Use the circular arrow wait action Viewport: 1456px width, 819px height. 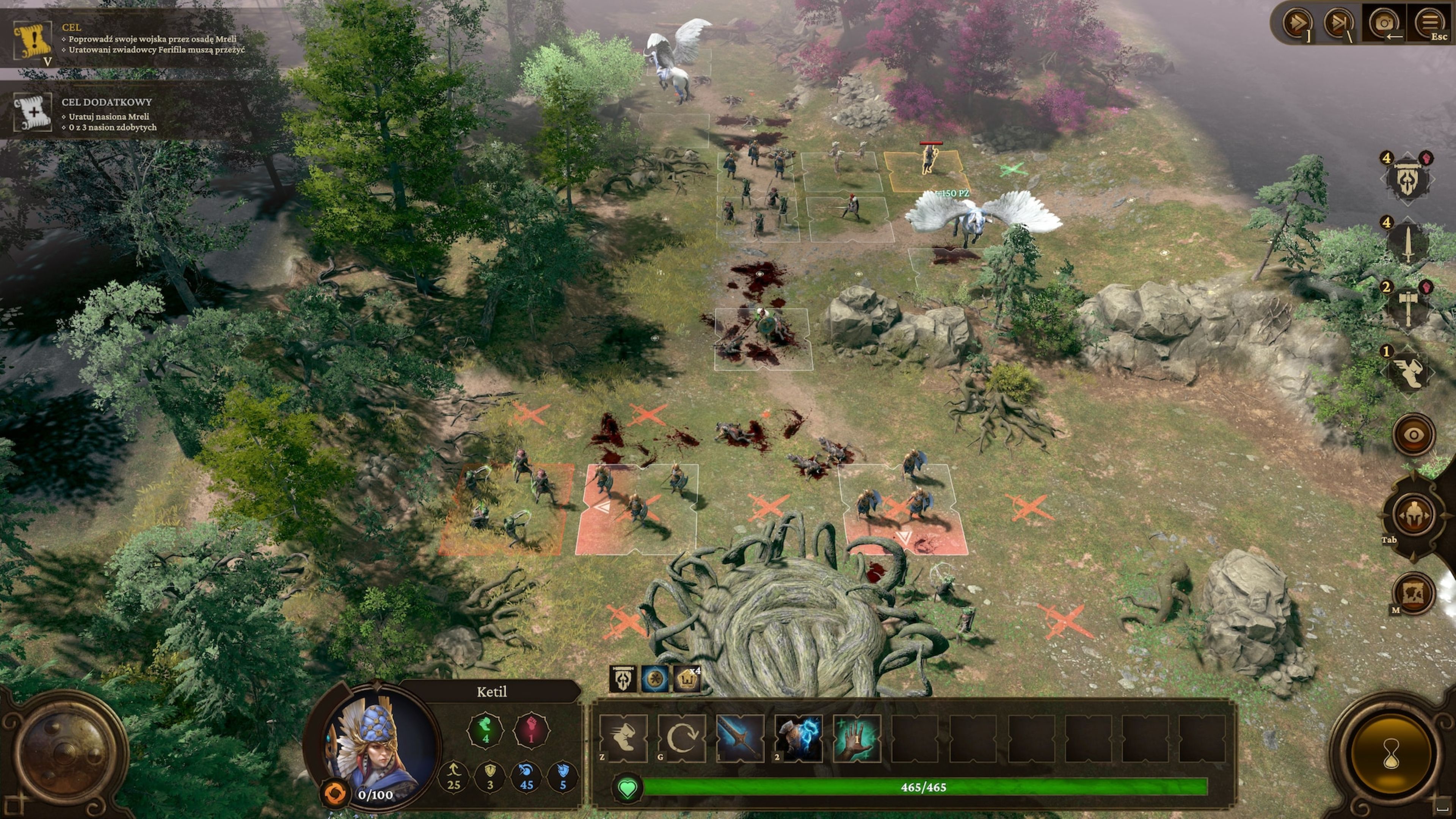pos(682,738)
